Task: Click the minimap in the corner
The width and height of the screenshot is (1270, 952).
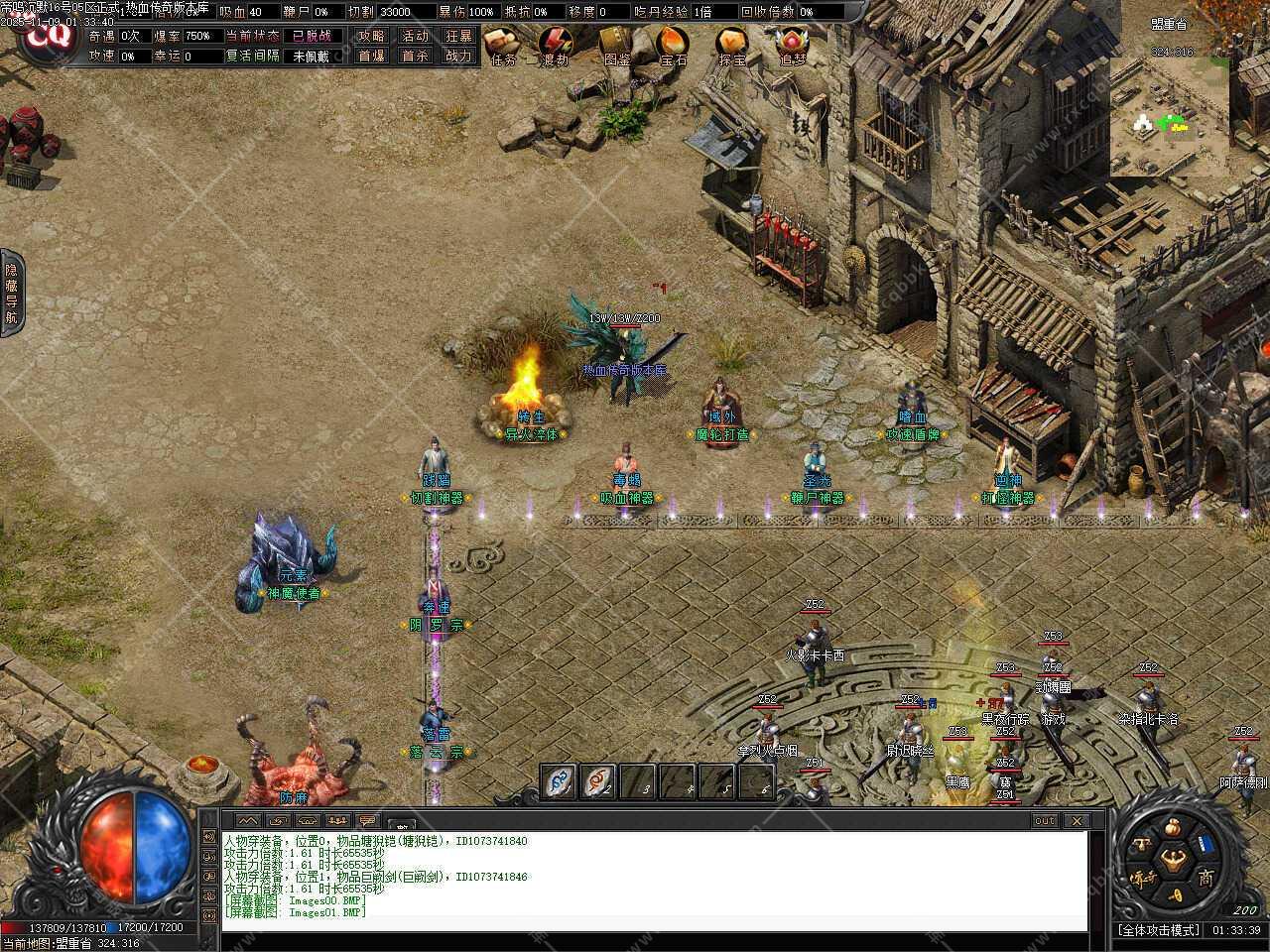Action: [x=1169, y=117]
